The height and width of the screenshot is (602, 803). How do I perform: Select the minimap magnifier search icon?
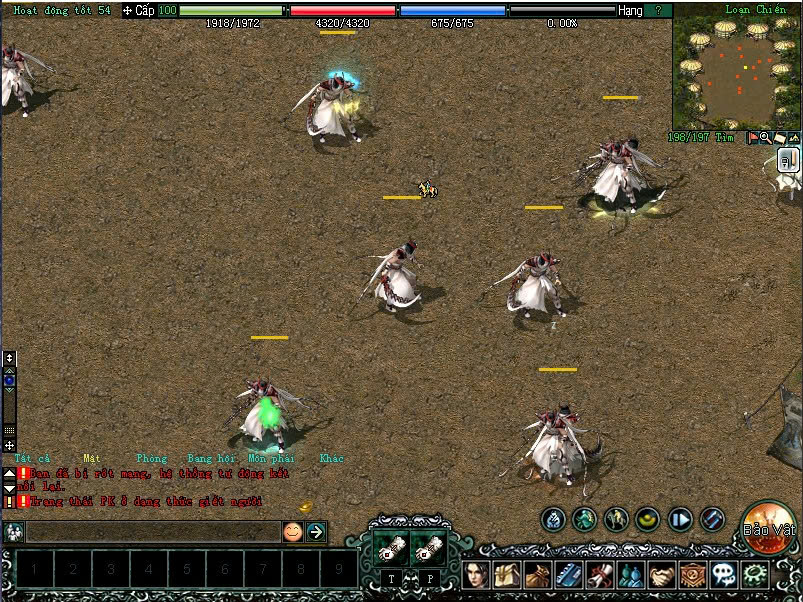(x=765, y=138)
